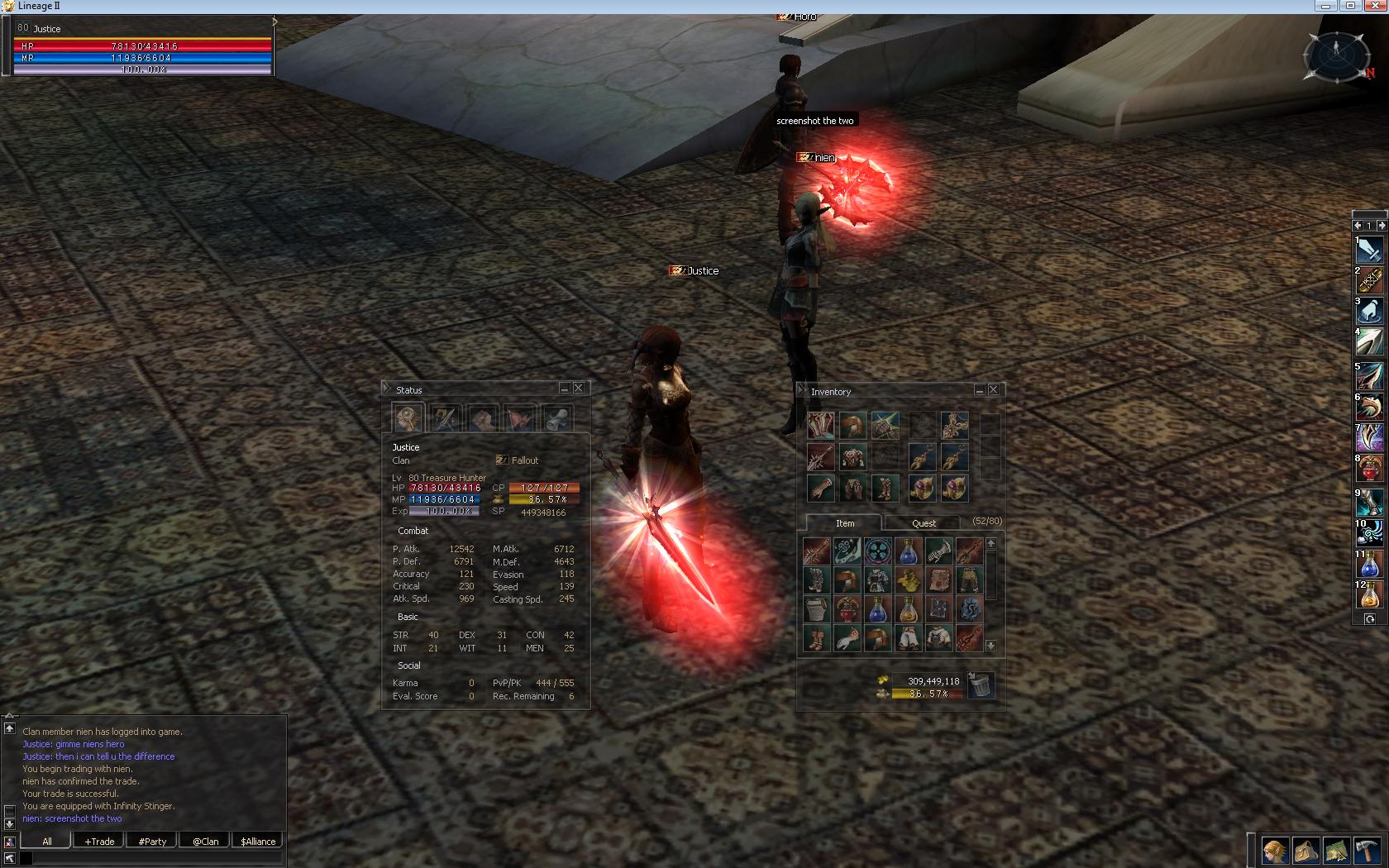Close the Inventory window
The image size is (1389, 868).
click(x=994, y=390)
